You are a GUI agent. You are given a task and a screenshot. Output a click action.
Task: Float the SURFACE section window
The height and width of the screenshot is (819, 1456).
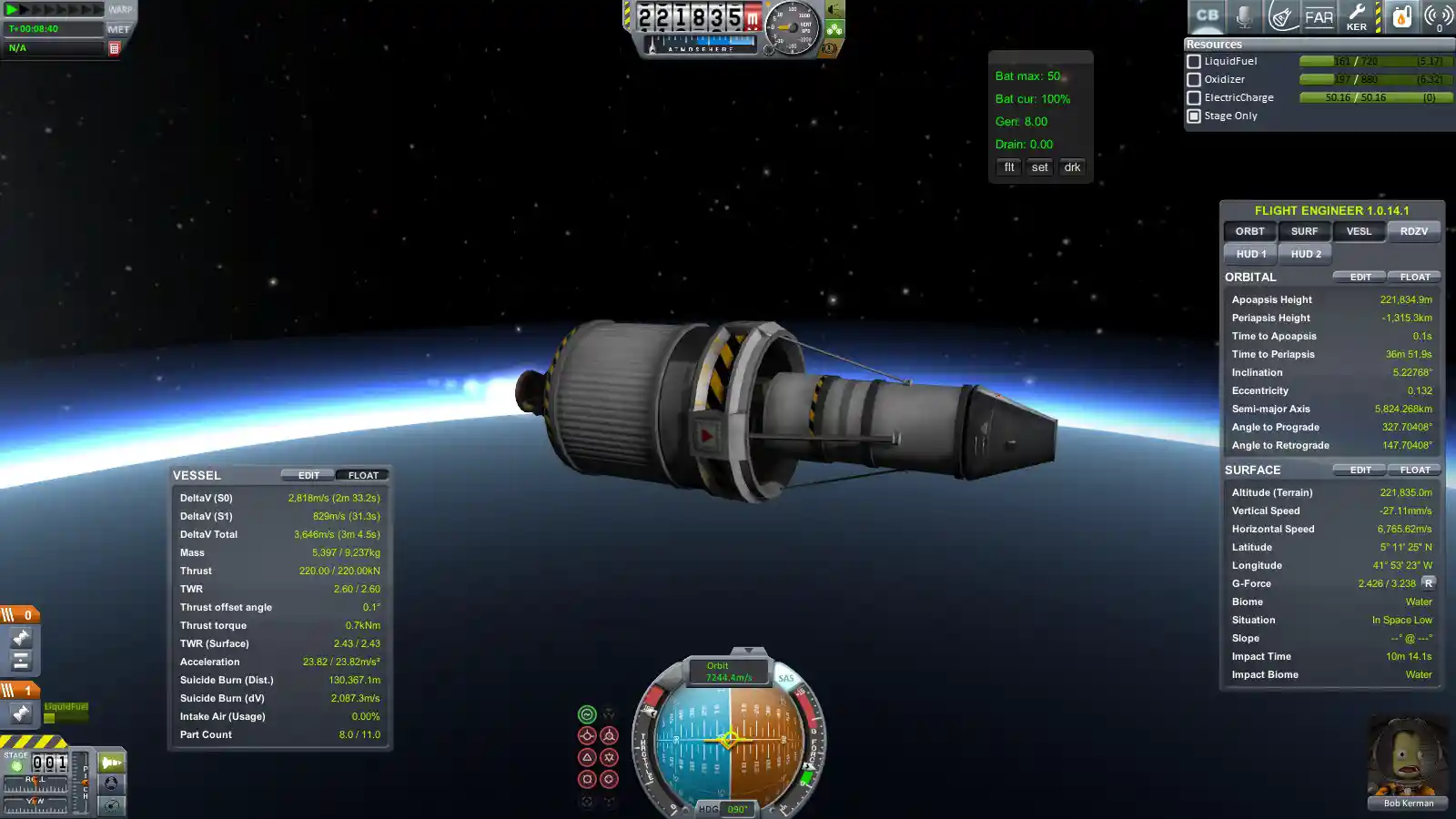[1414, 470]
